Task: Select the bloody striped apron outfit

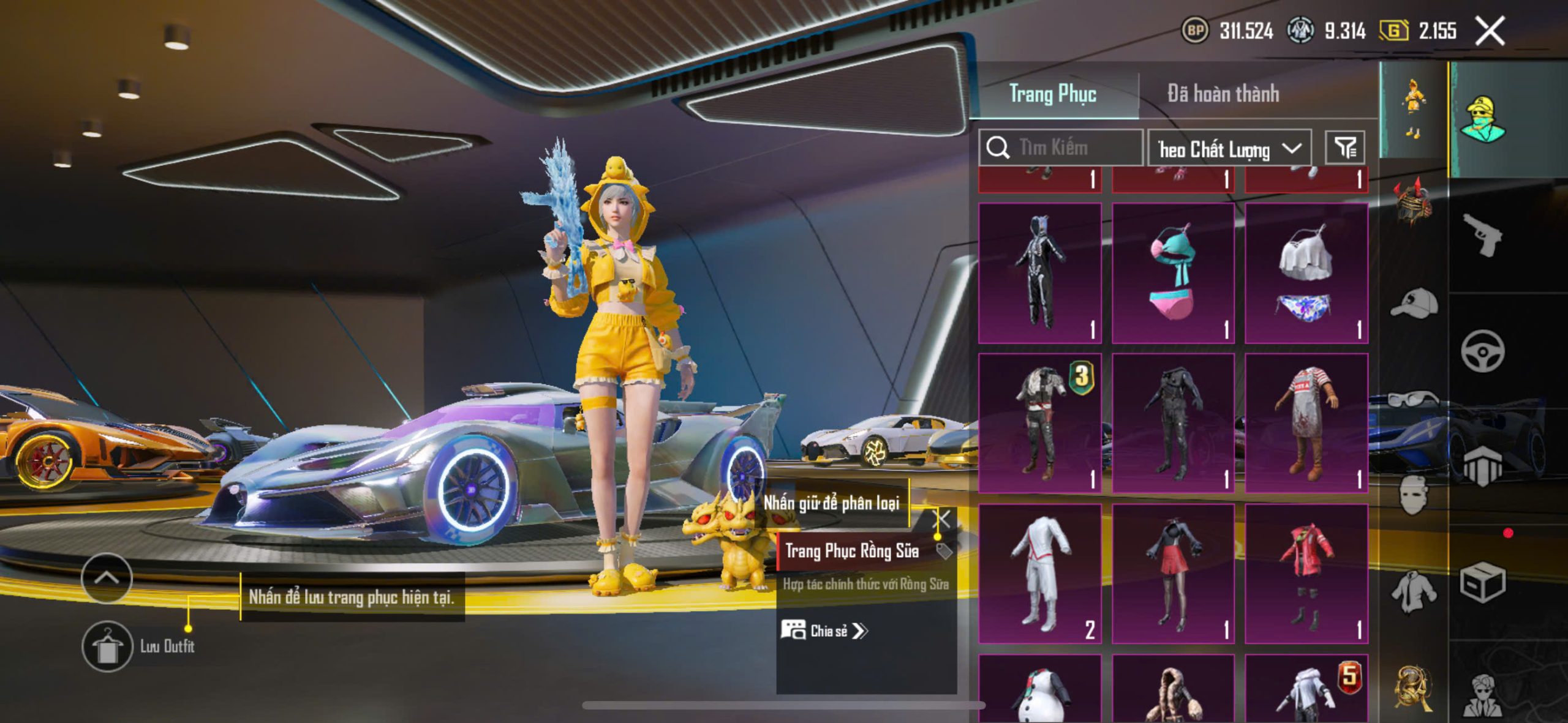Action: (1306, 422)
